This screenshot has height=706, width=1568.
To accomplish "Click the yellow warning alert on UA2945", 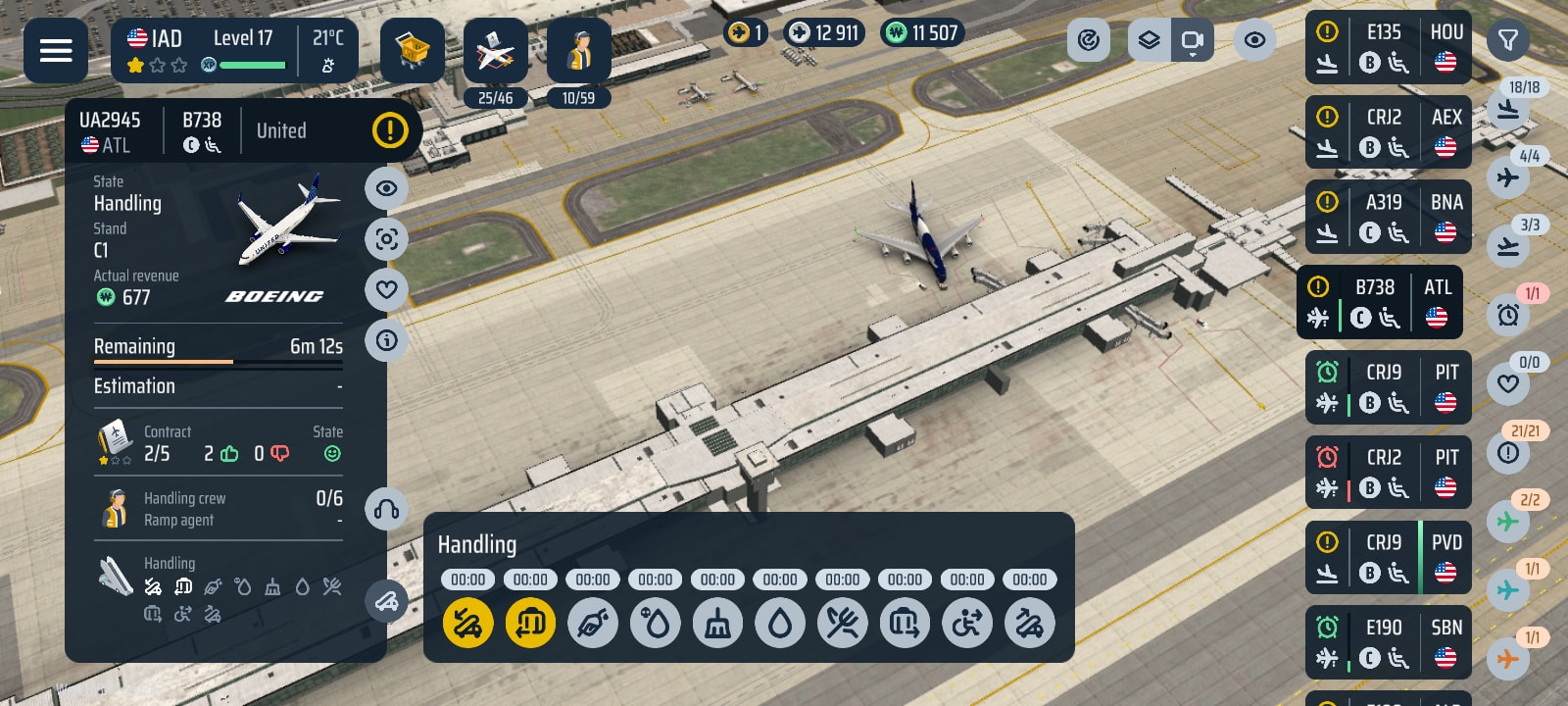I will [x=390, y=129].
